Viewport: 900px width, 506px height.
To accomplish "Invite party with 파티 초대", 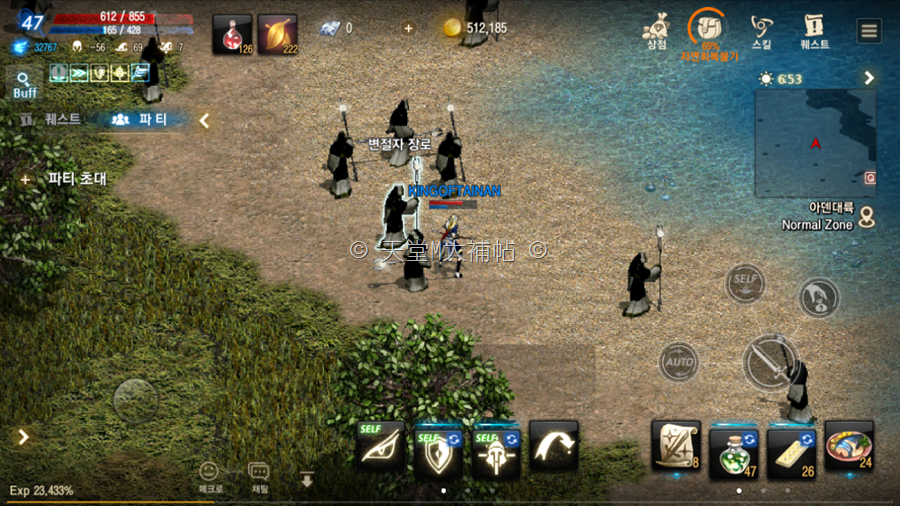I will [66, 179].
